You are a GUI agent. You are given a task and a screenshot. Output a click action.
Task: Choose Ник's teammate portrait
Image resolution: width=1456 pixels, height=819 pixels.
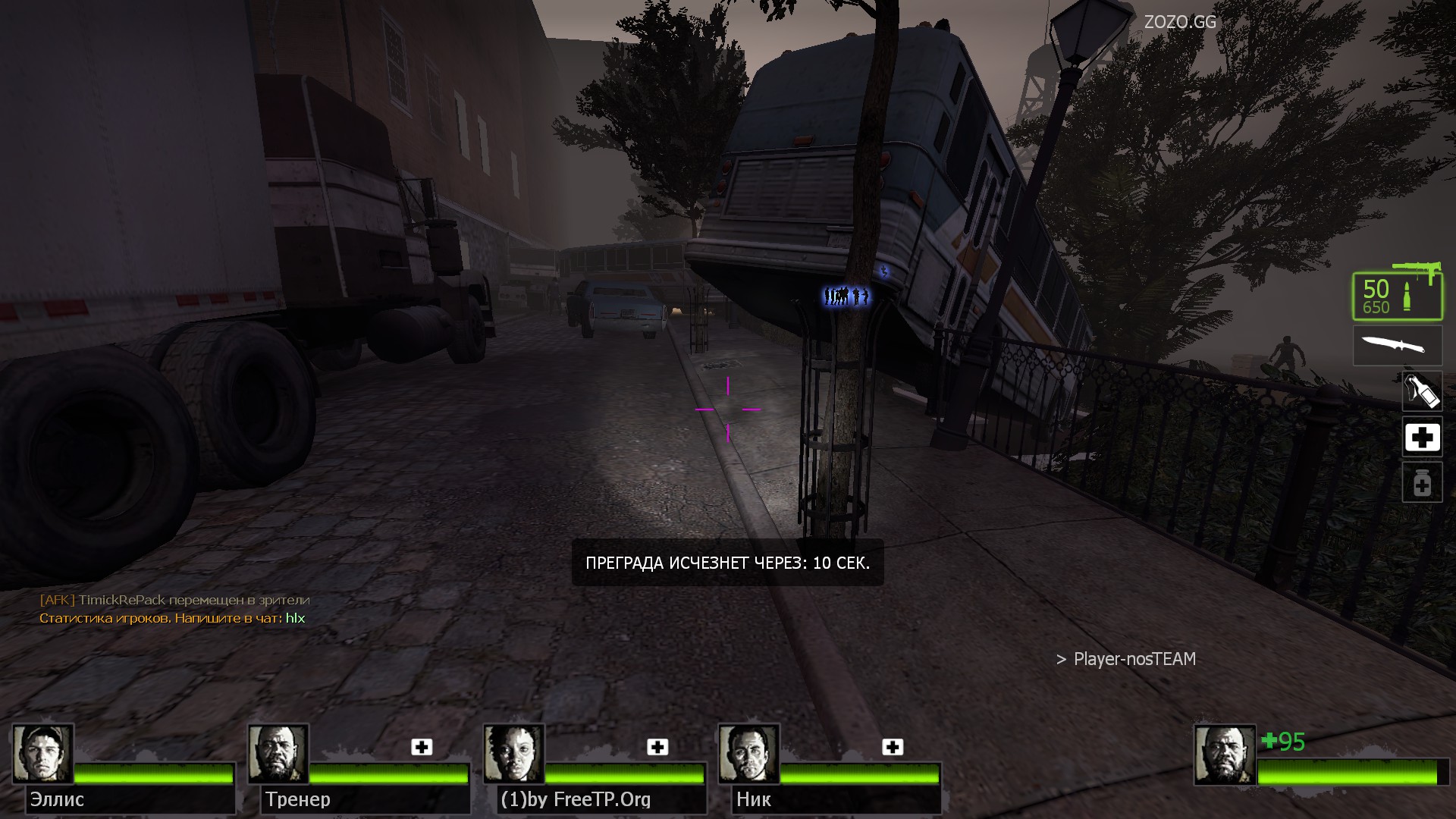[748, 754]
